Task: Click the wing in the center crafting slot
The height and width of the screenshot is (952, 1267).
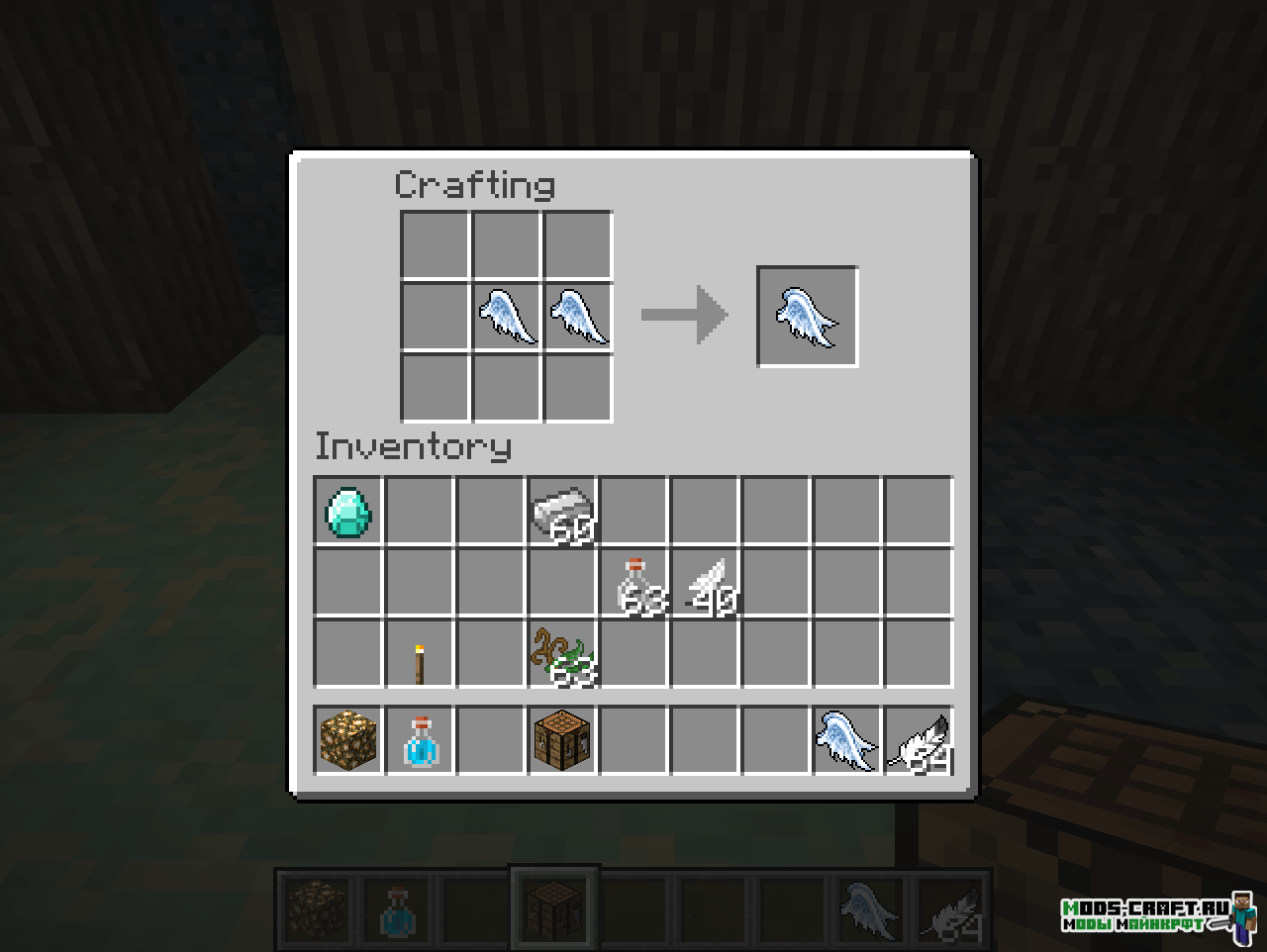Action: click(507, 317)
